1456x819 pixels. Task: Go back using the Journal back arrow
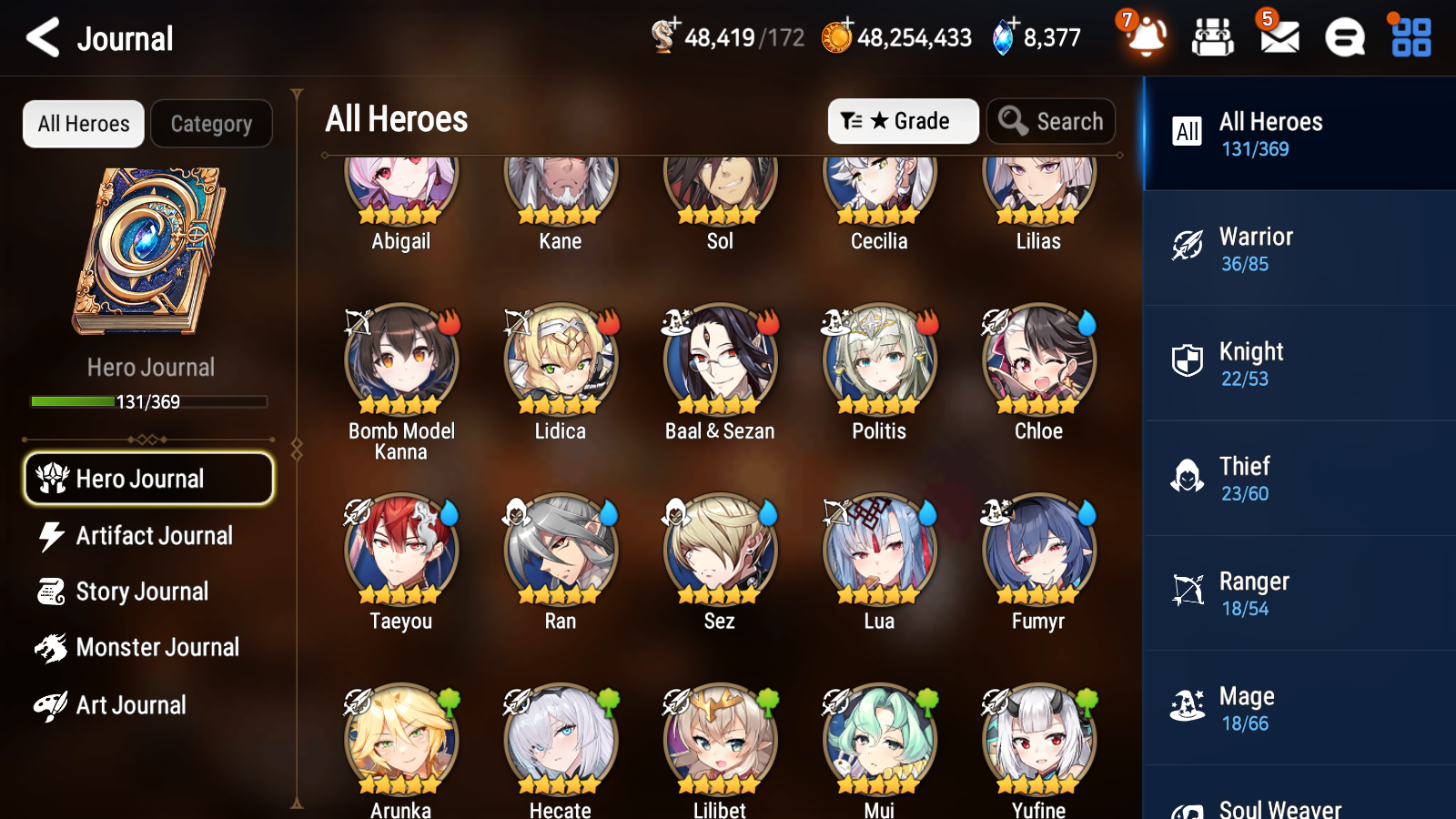coord(40,38)
